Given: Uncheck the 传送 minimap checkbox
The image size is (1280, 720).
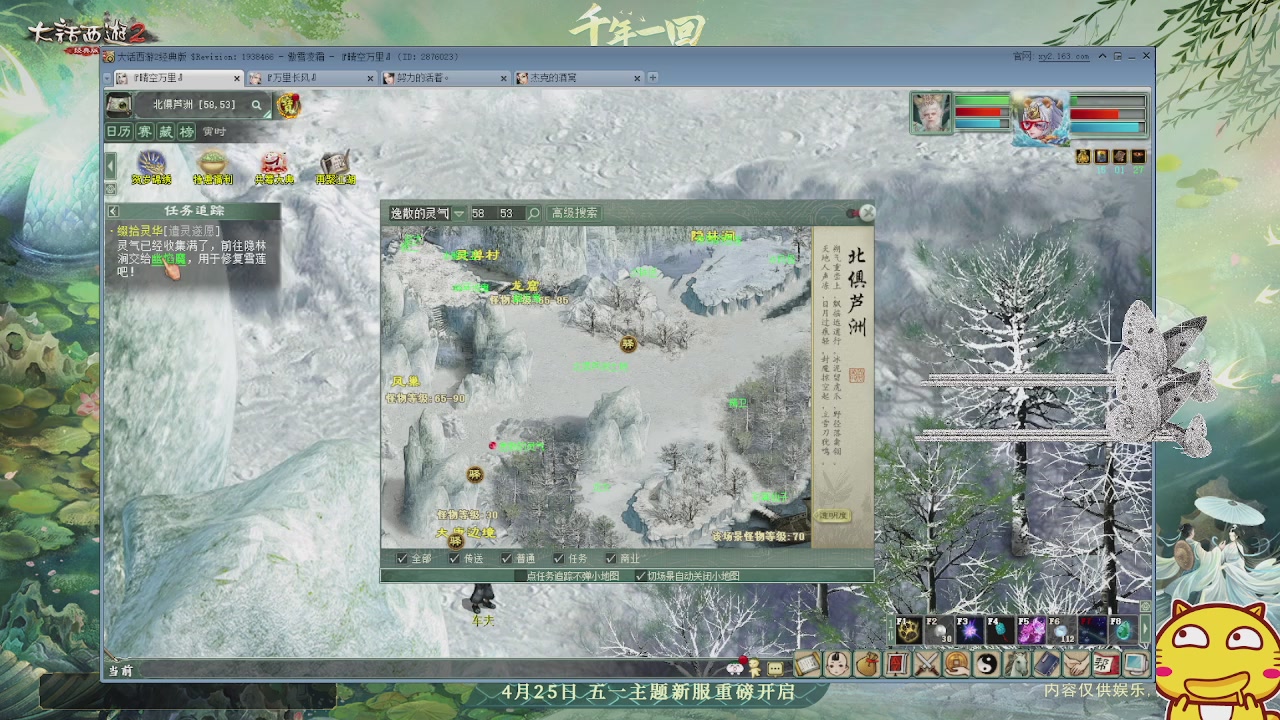Looking at the screenshot, I should click(452, 560).
